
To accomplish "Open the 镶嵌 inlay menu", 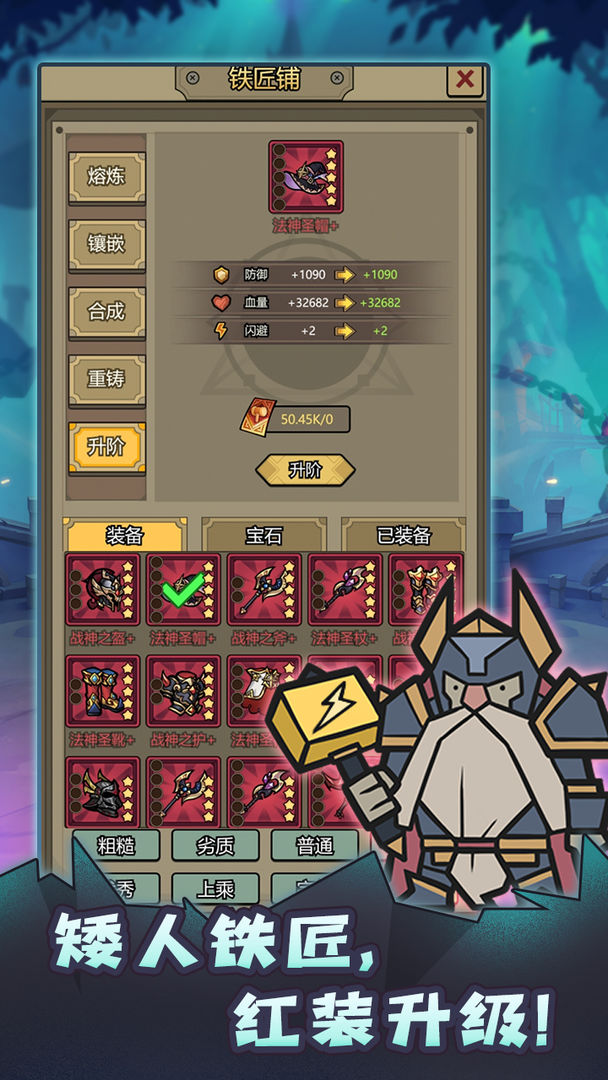I will tap(106, 244).
